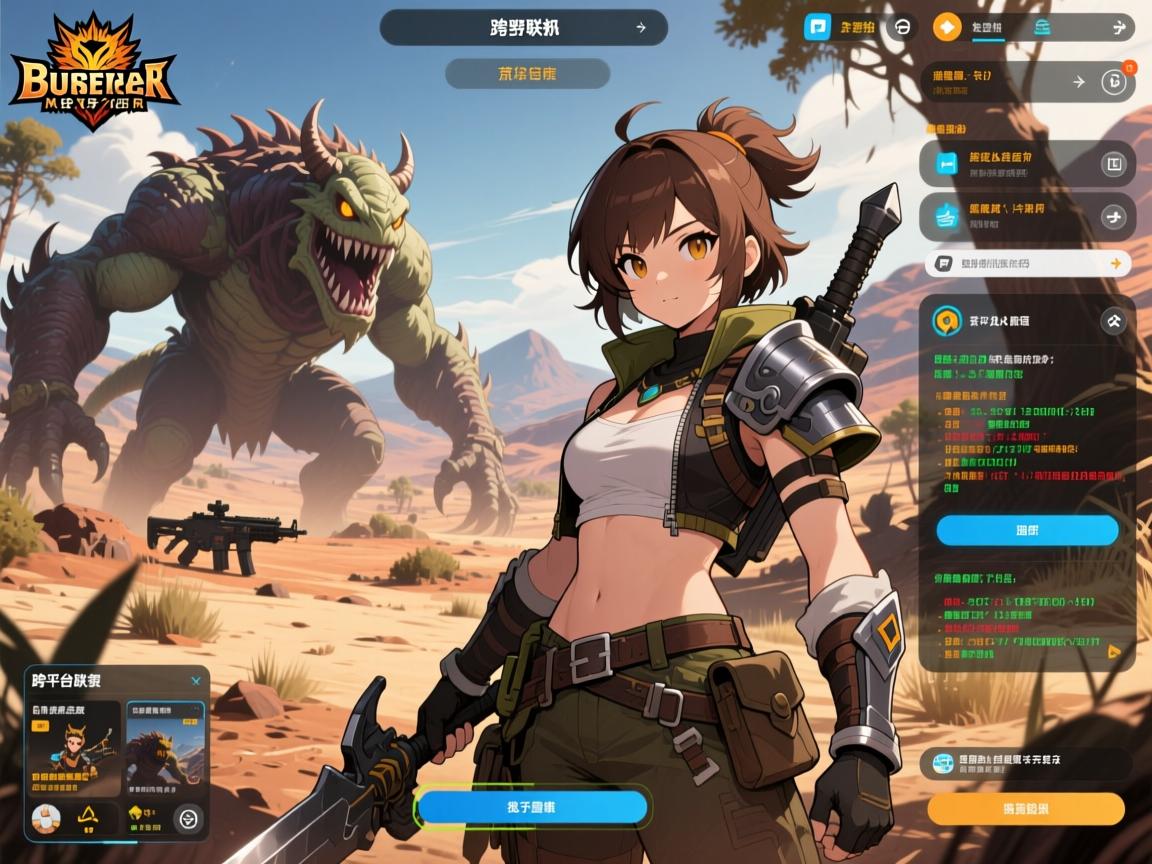Select the dark row above the orange button
Screen dimensions: 1152x864
click(1026, 764)
